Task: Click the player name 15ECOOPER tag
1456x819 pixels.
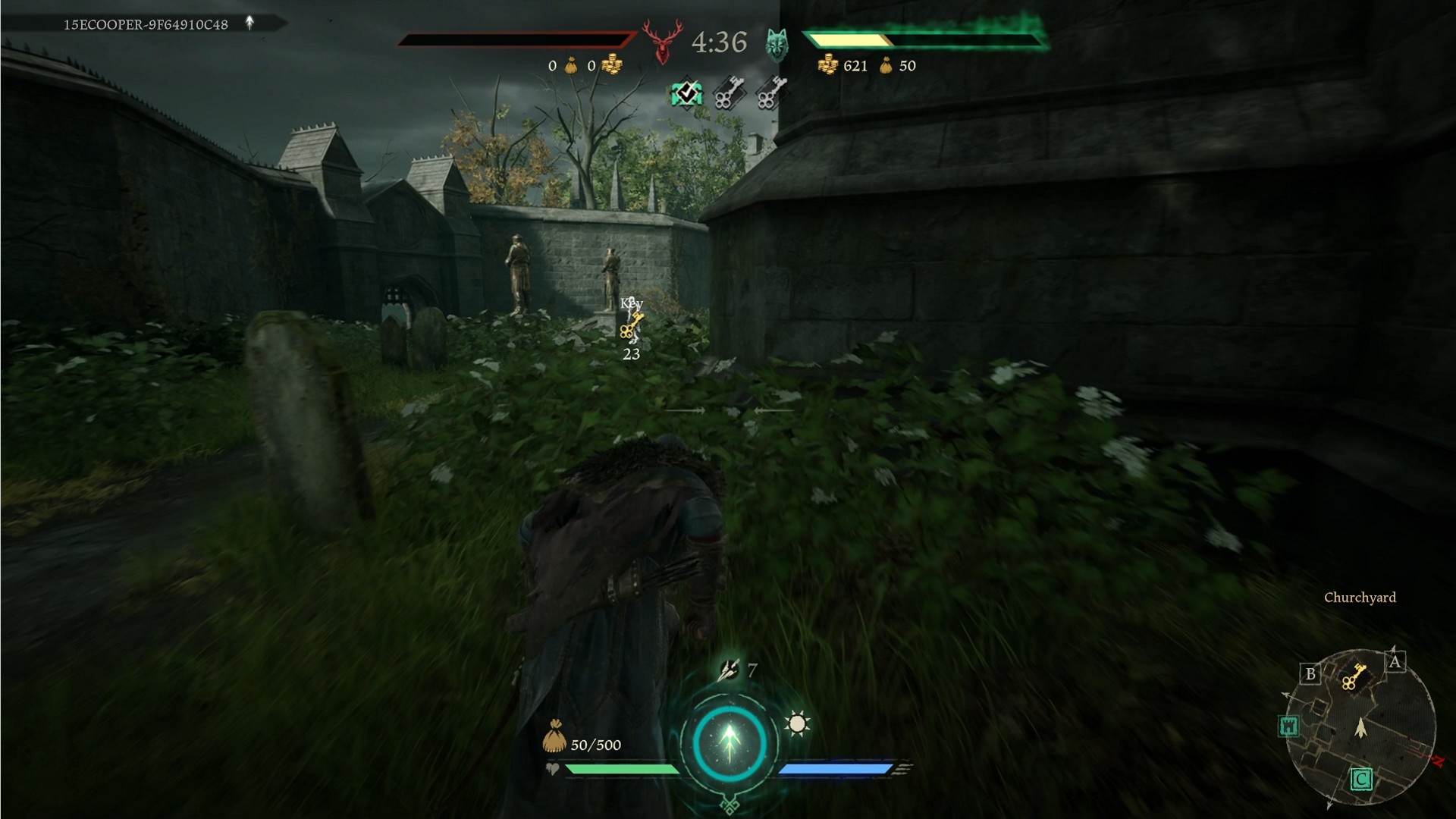Action: (x=146, y=24)
